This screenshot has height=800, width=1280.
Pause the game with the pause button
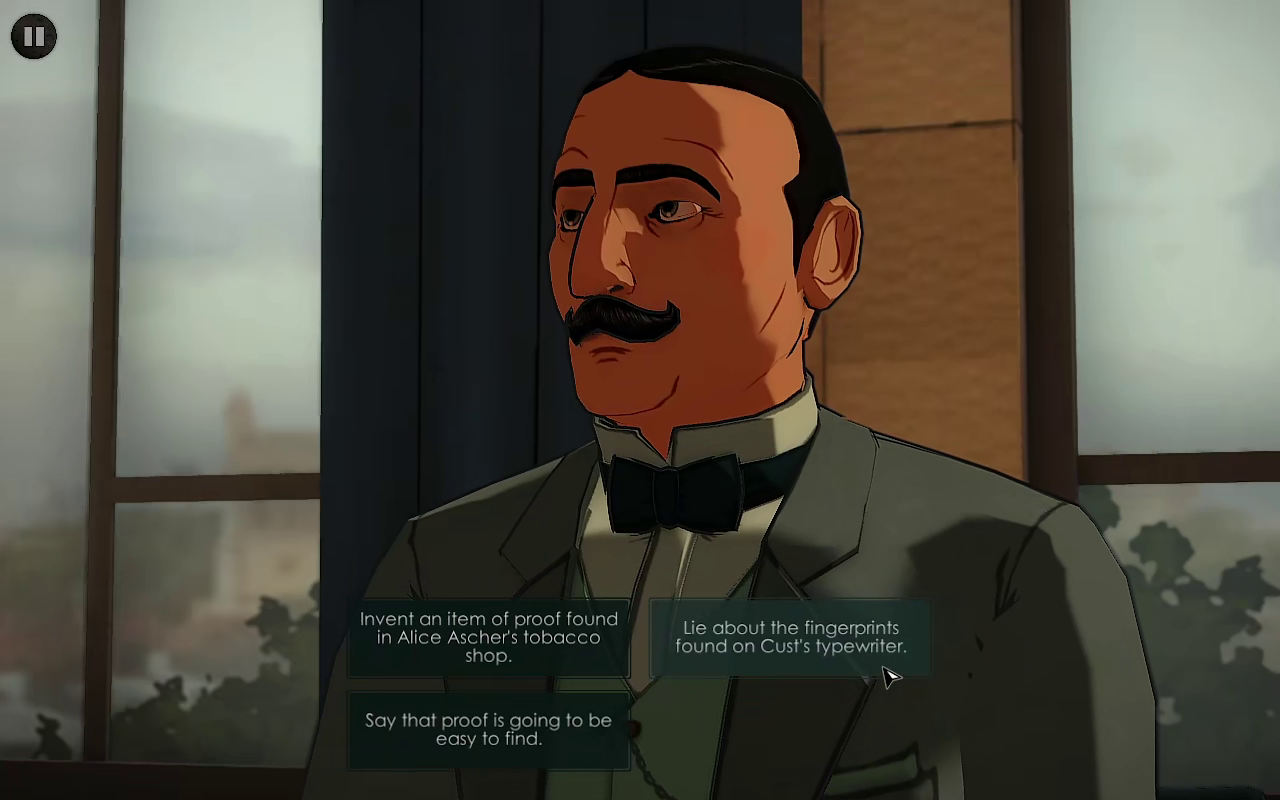coord(34,37)
